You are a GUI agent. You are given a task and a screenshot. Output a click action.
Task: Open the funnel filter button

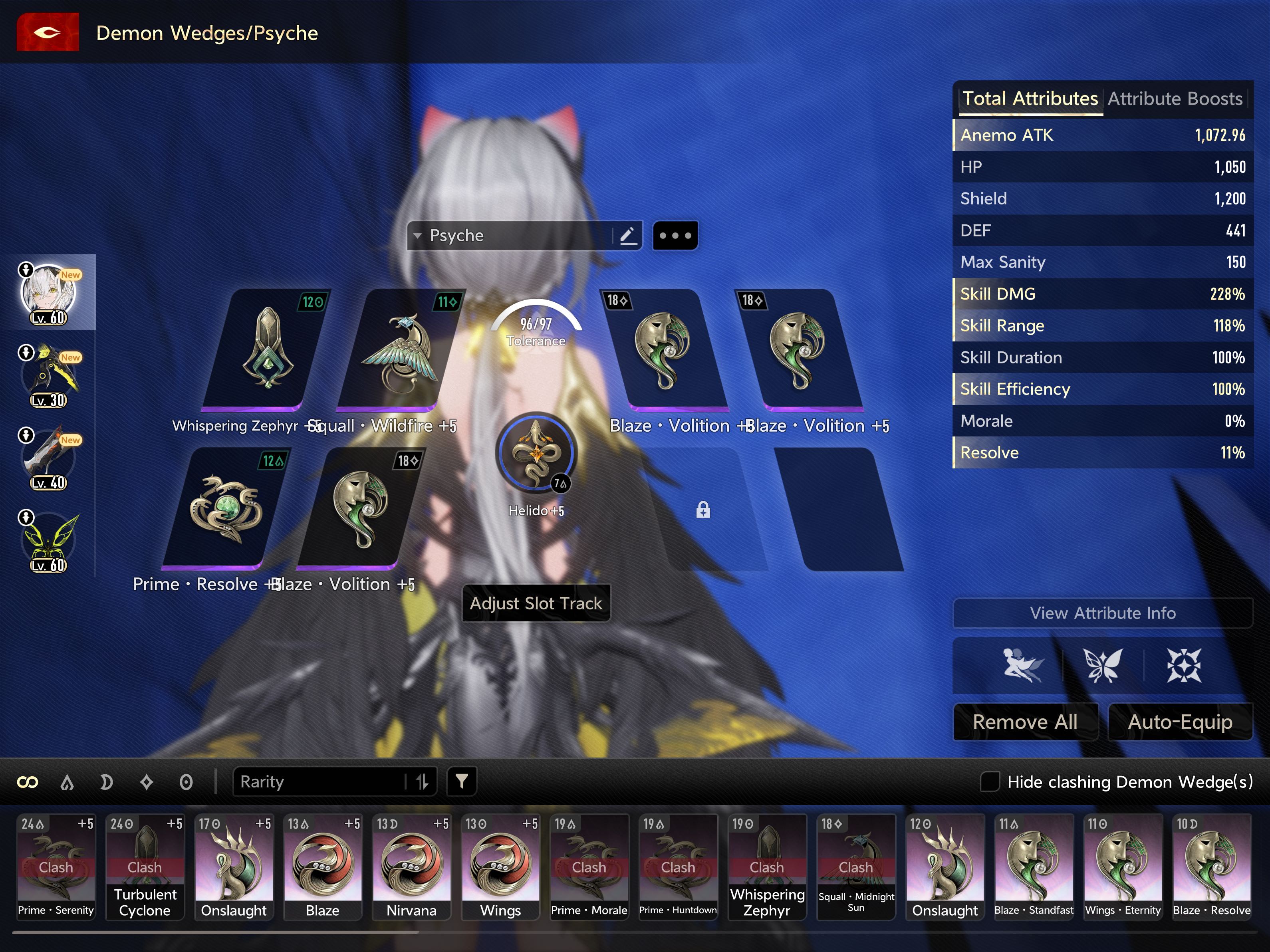click(462, 781)
